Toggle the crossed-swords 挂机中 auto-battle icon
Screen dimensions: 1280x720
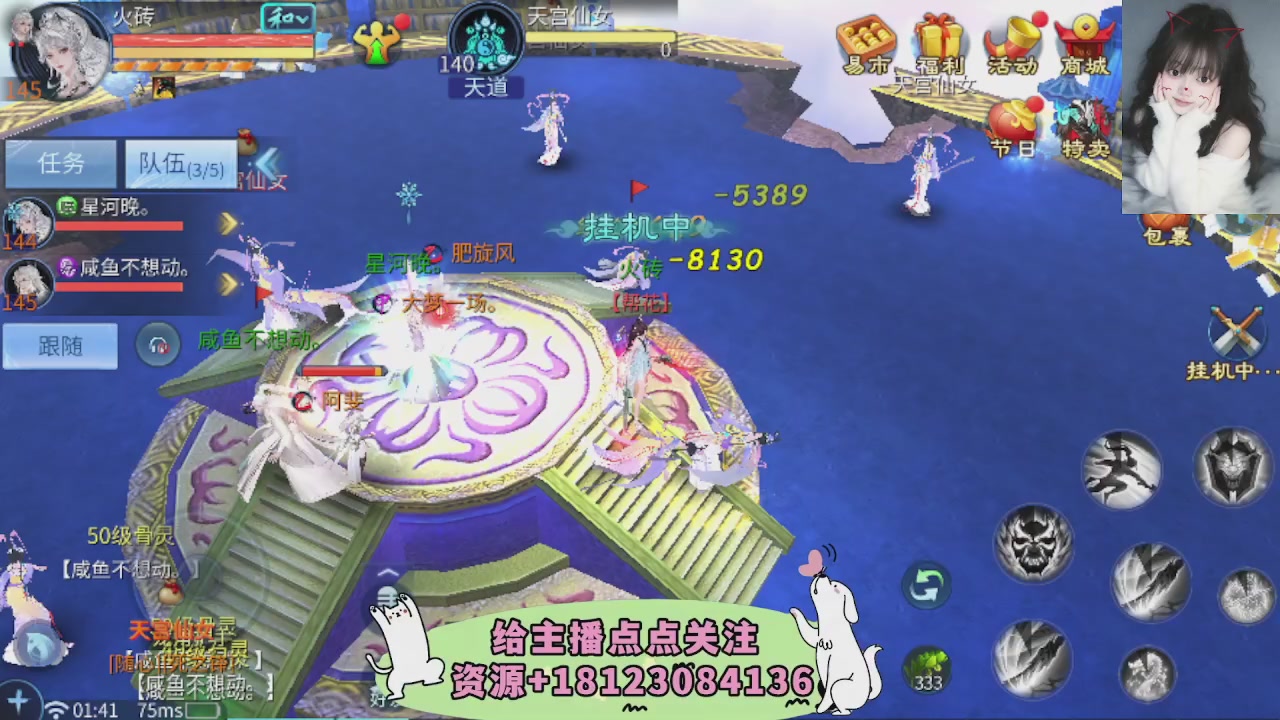point(1238,330)
